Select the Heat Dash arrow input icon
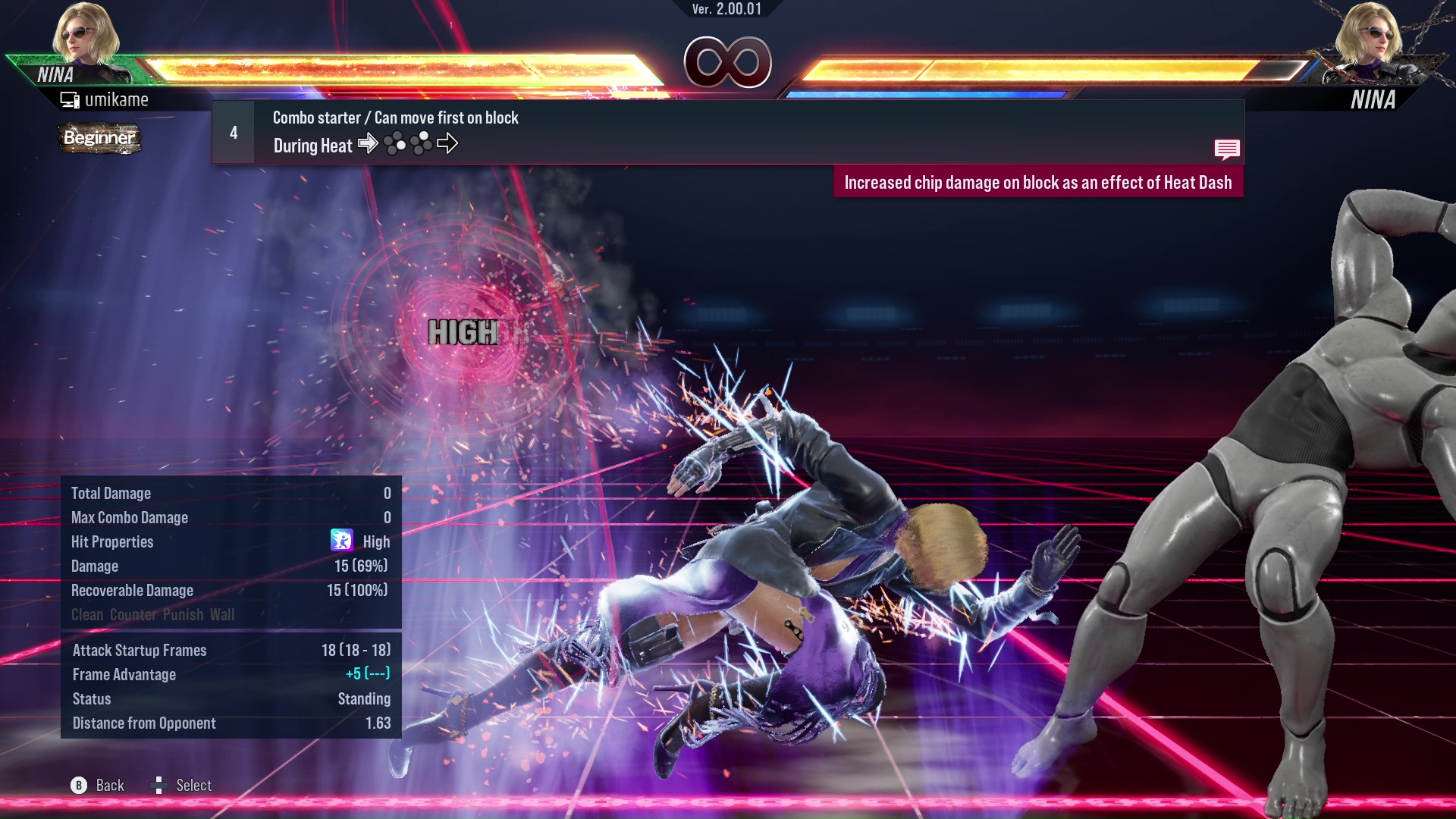Image resolution: width=1456 pixels, height=819 pixels. coord(449,143)
